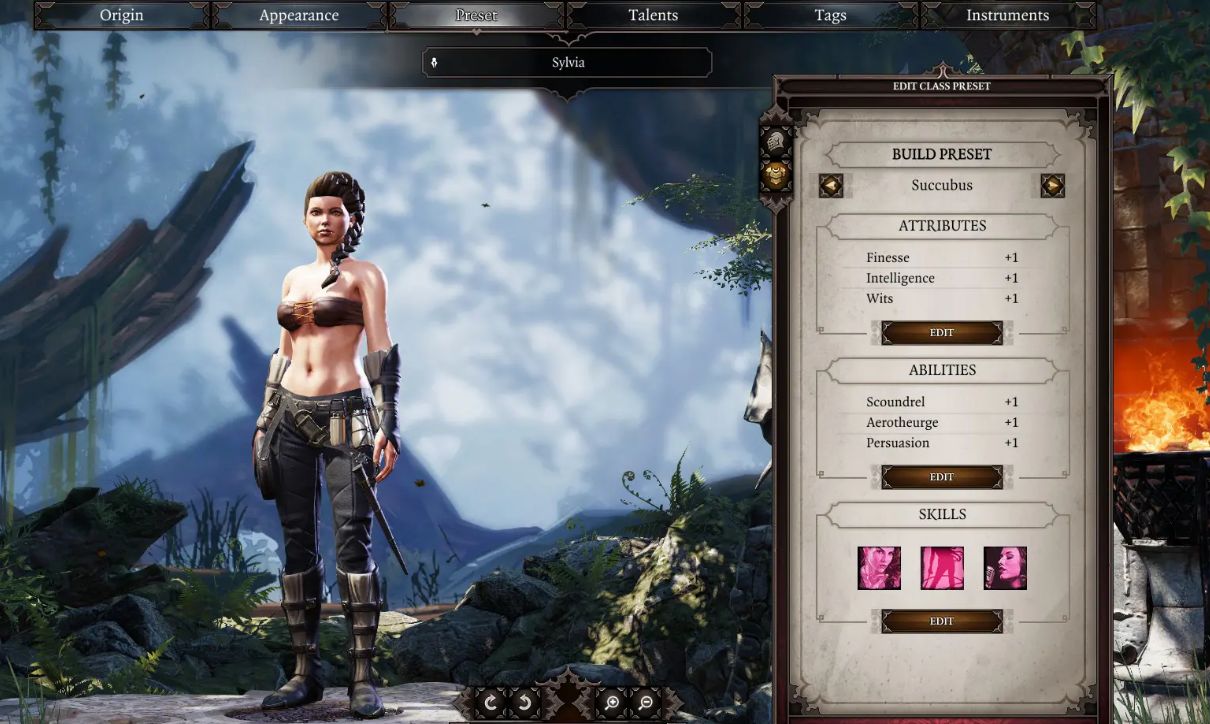Image resolution: width=1210 pixels, height=724 pixels.
Task: Open the Tags tab
Action: click(x=830, y=15)
